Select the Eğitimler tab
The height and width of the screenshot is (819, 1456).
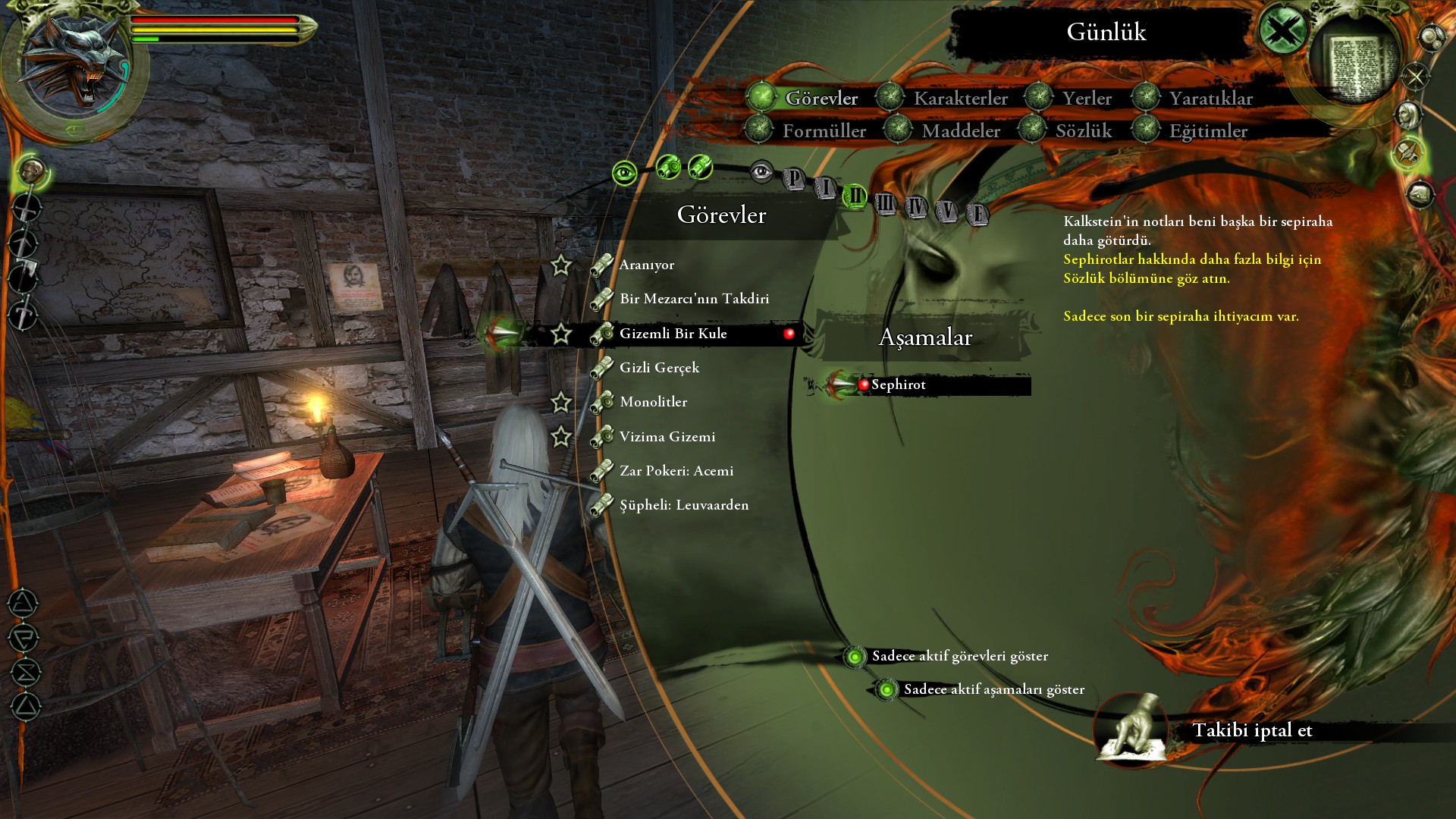1207,131
